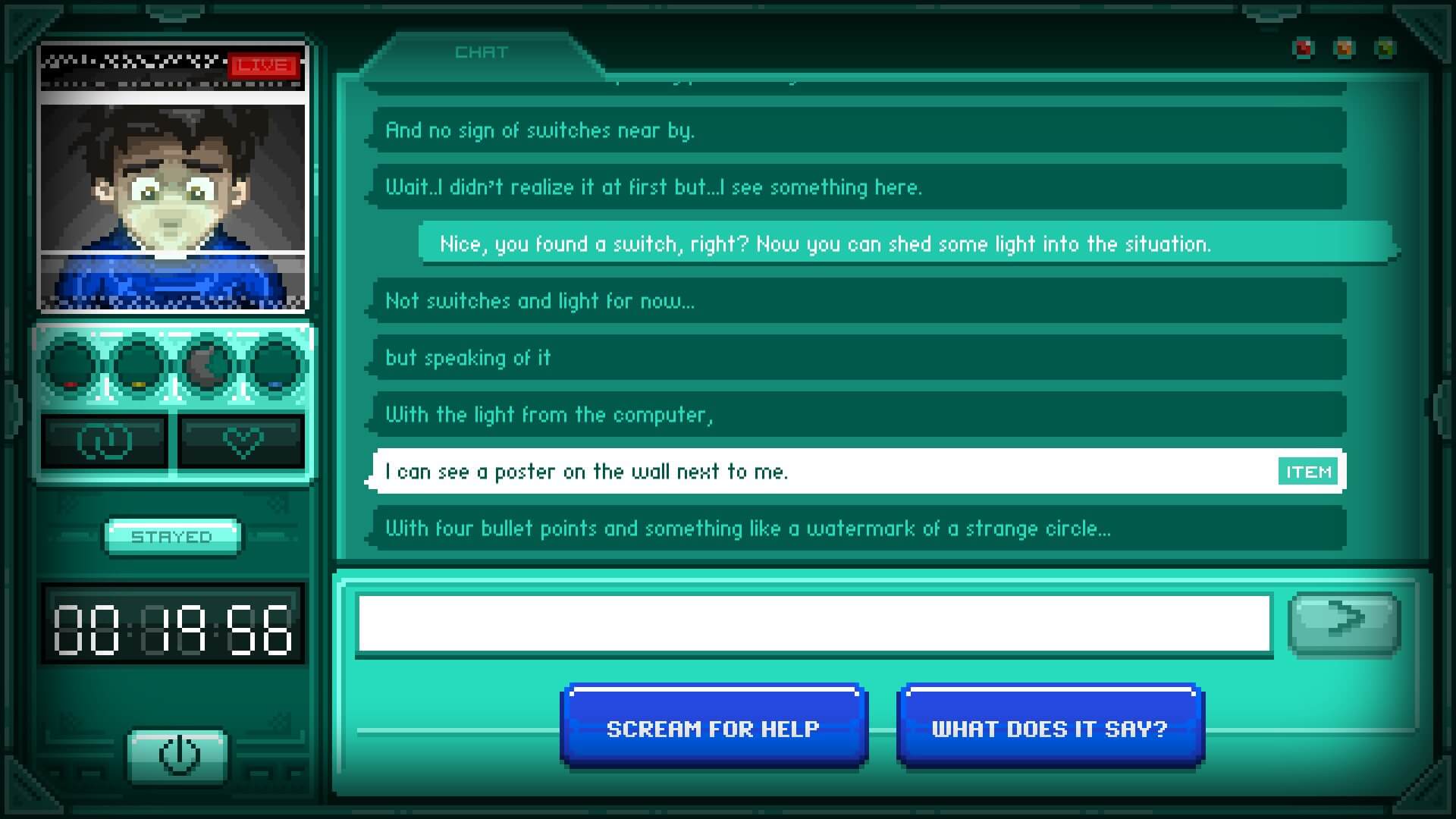Switch to the Chat tab

tap(481, 52)
